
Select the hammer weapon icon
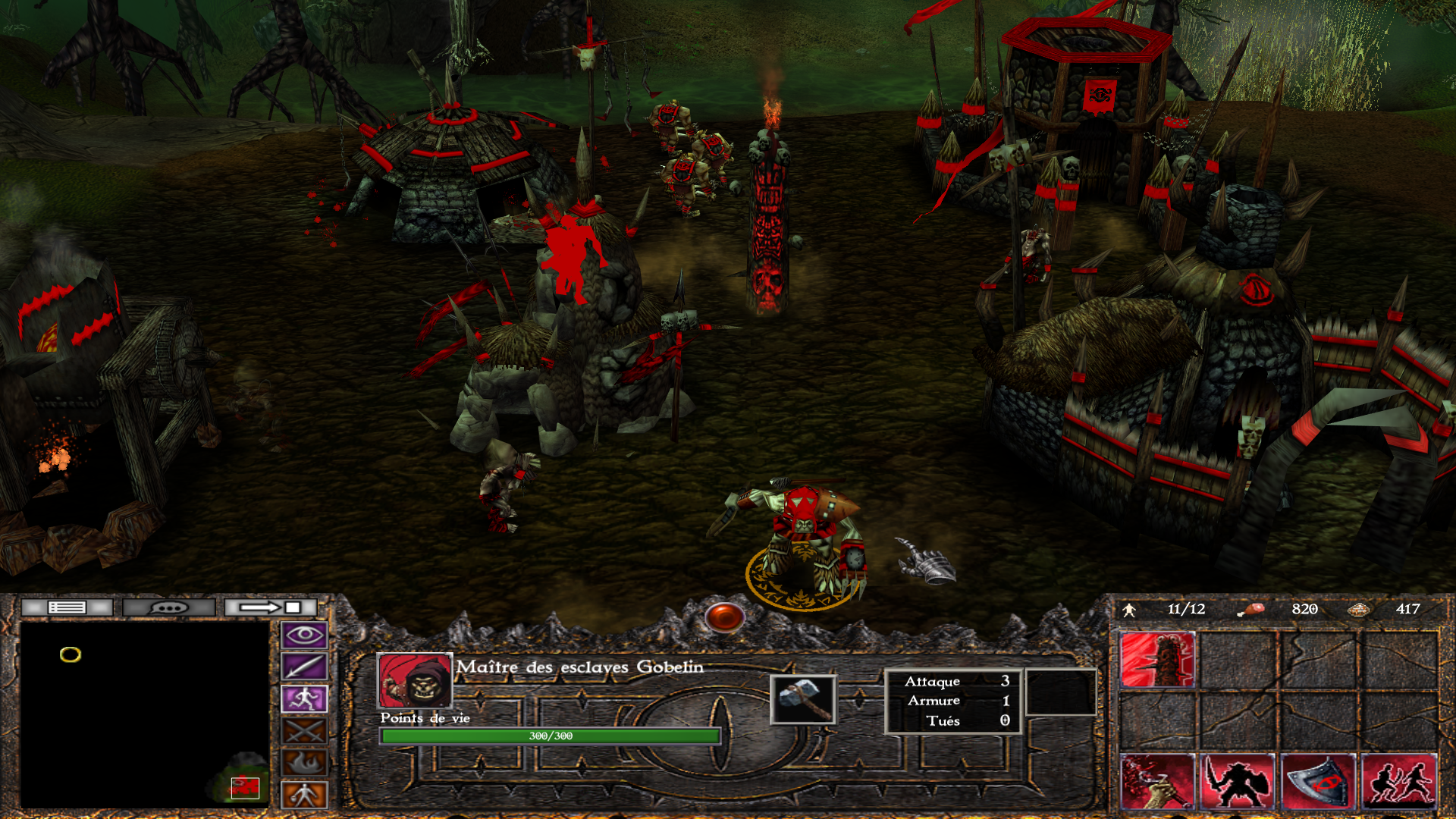pos(803,698)
